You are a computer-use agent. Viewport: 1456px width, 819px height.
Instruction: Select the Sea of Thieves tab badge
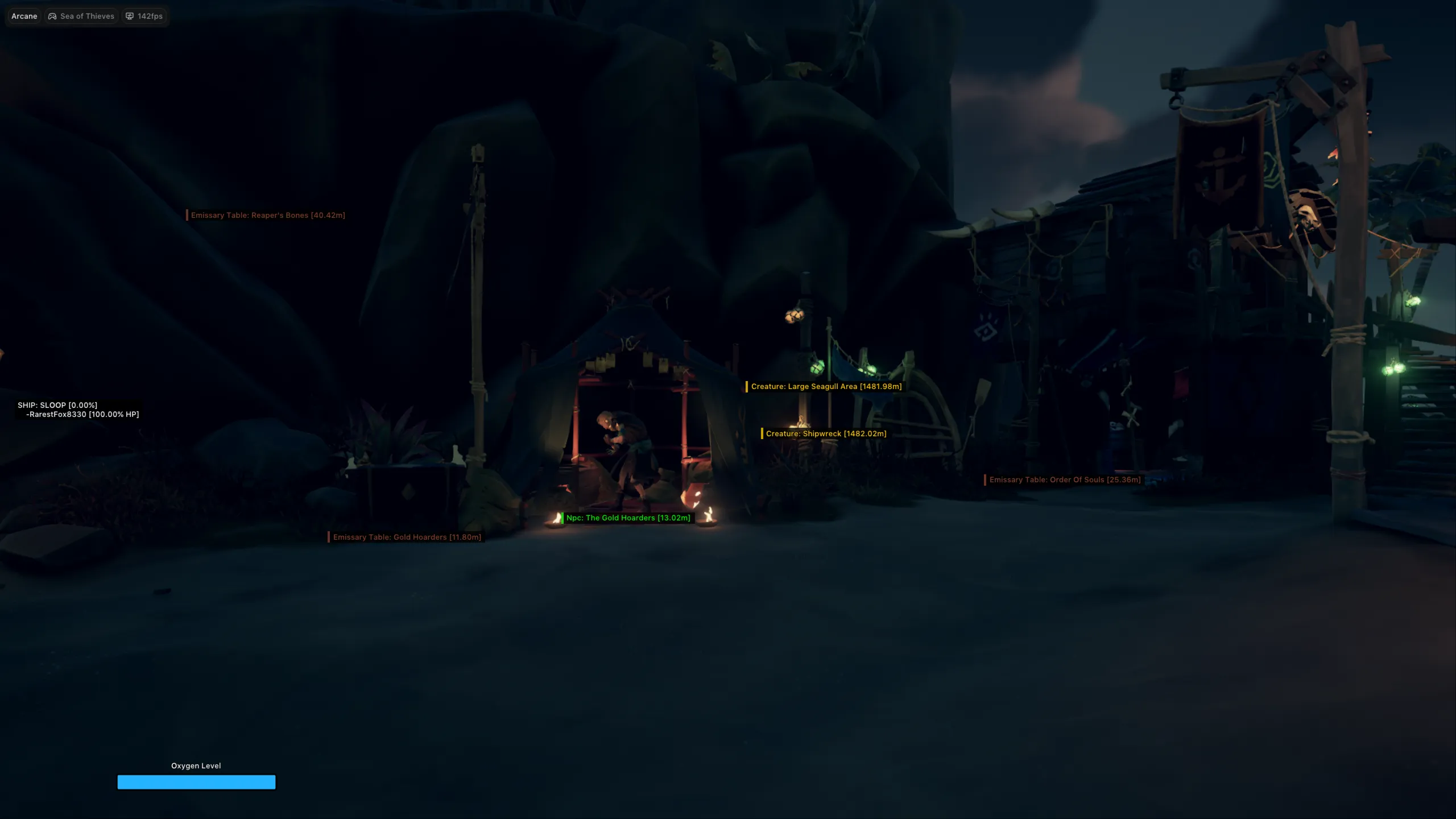[x=81, y=16]
